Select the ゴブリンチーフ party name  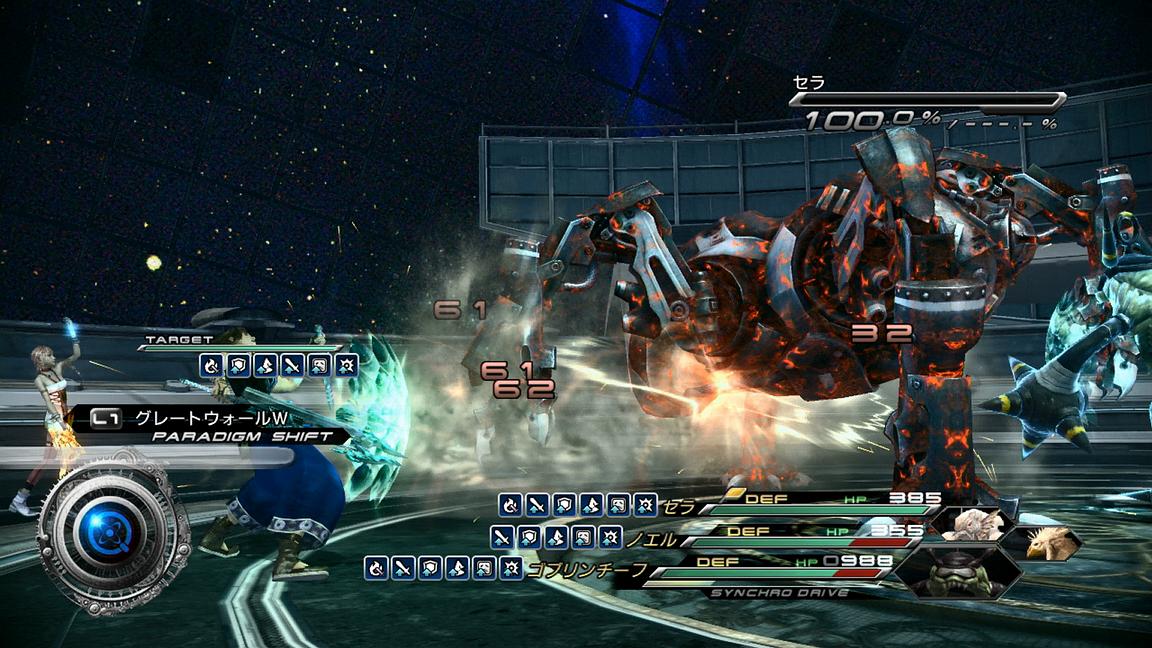click(586, 570)
